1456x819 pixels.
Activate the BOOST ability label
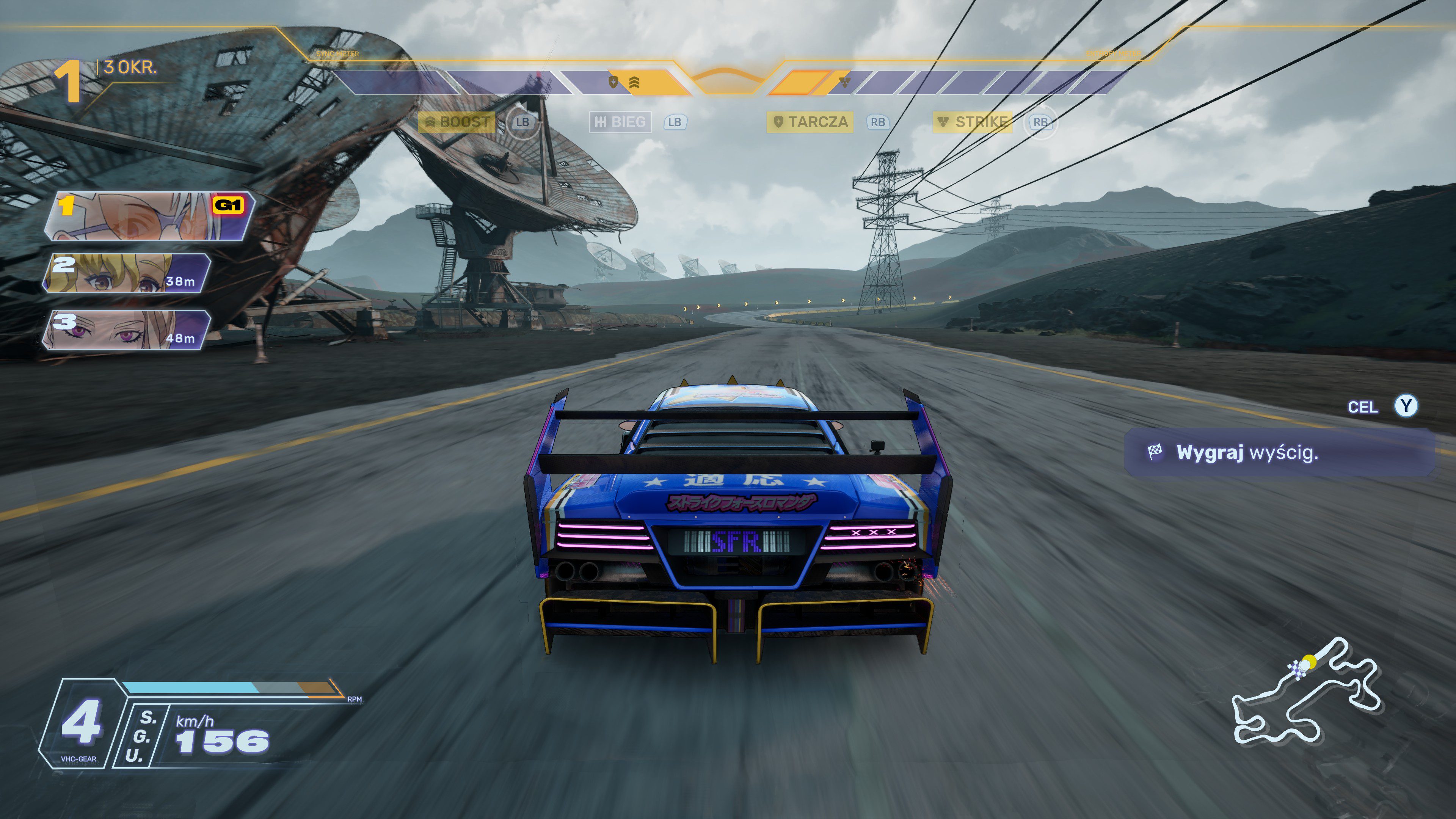tap(457, 122)
